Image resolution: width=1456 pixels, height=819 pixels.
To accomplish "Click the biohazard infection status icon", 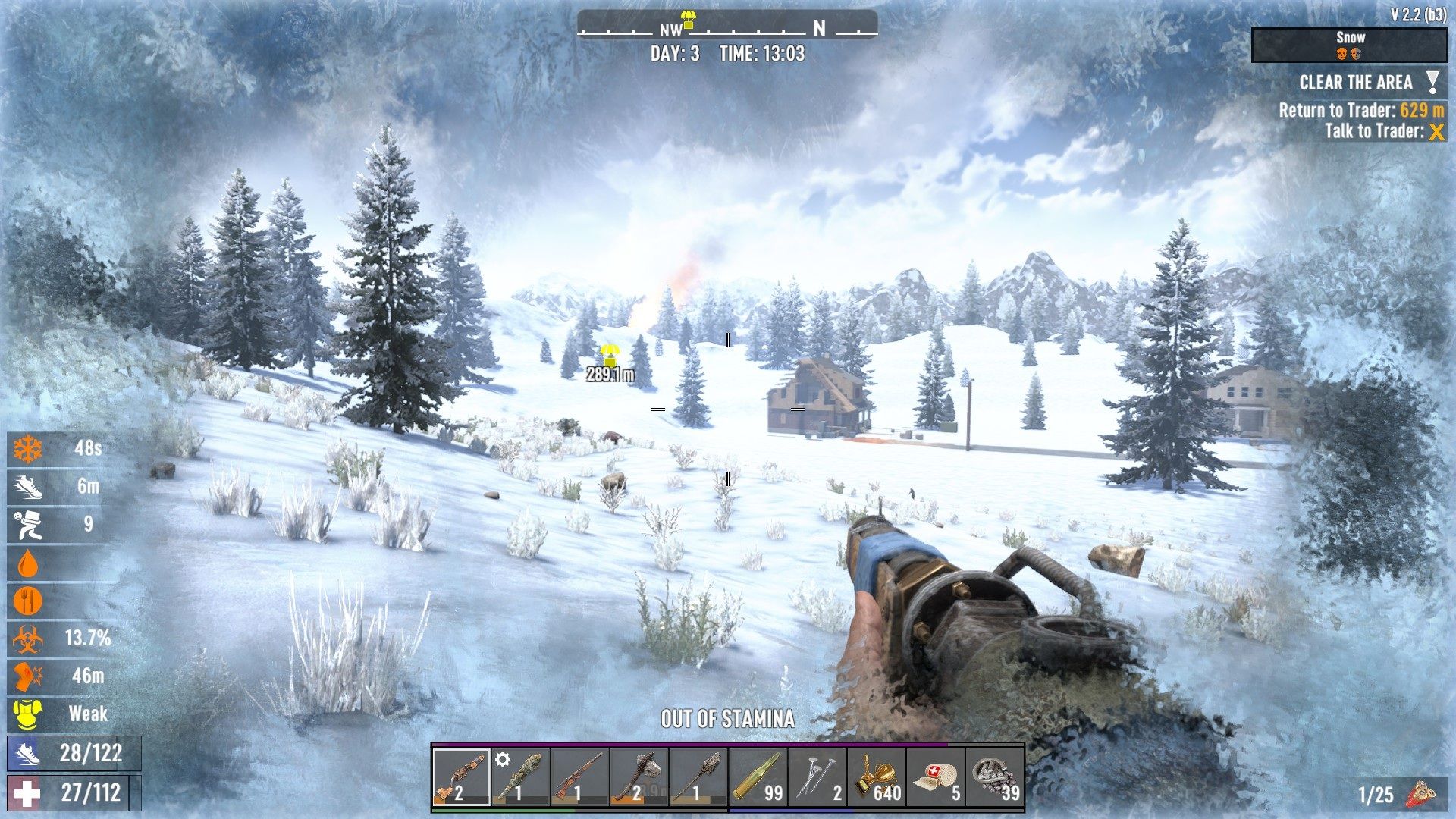I will tap(28, 639).
